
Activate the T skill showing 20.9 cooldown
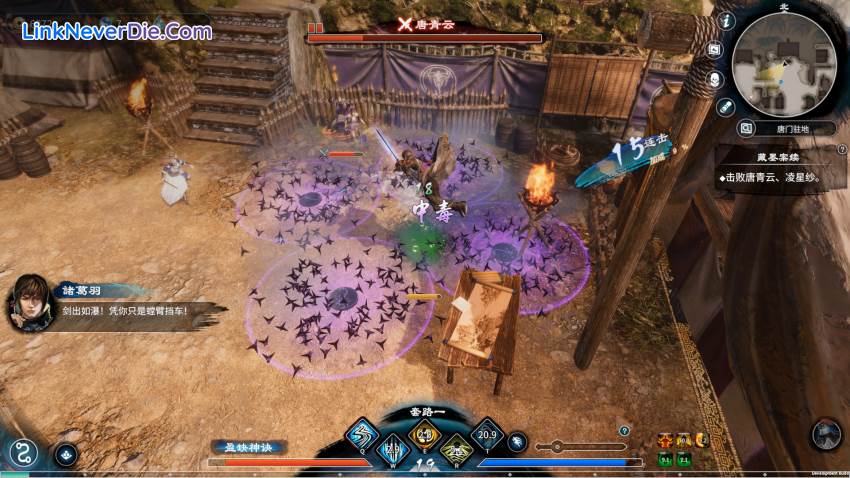[x=488, y=434]
